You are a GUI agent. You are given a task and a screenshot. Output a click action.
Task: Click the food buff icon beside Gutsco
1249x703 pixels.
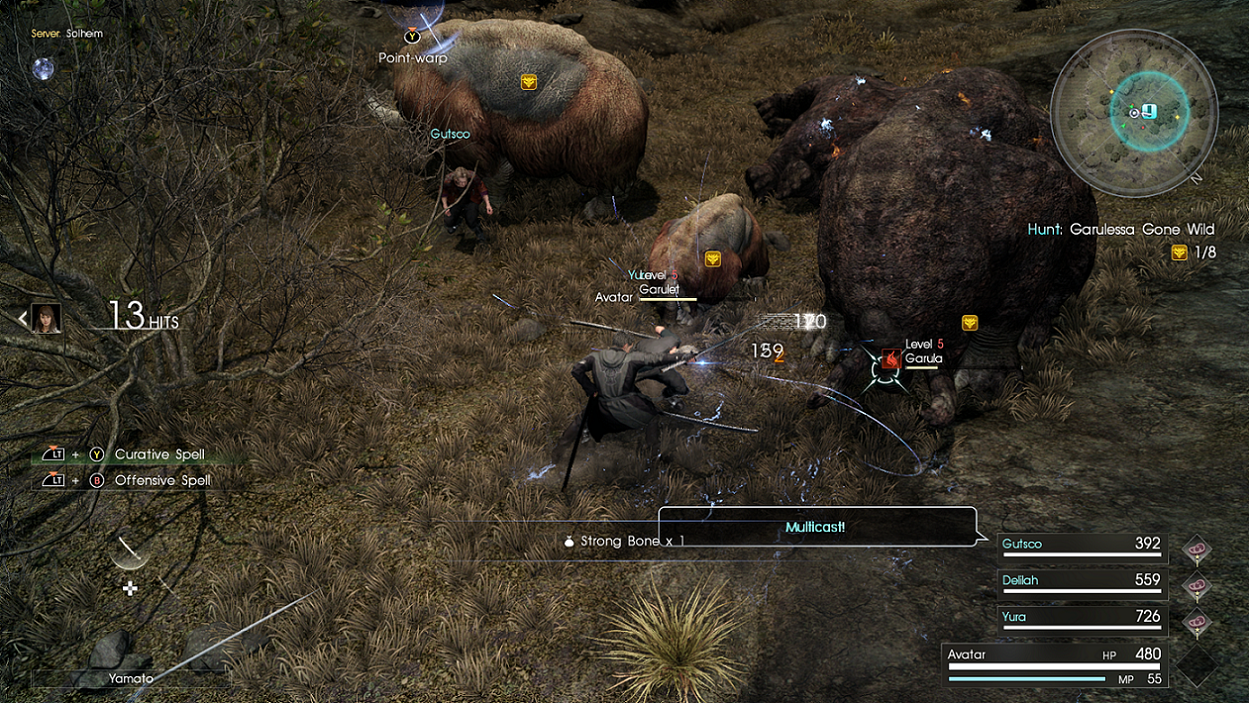click(x=1196, y=549)
